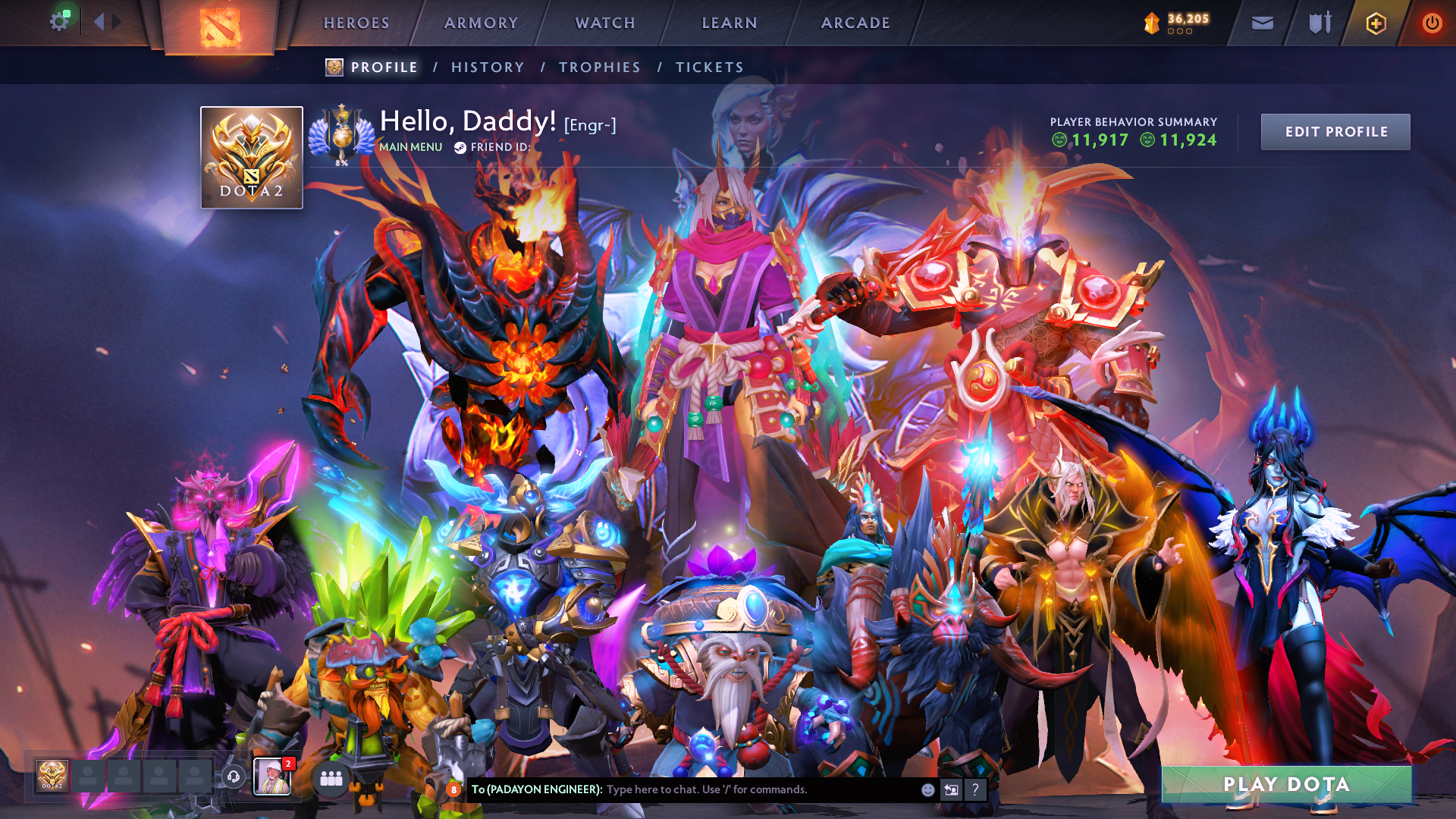Viewport: 1456px width, 819px height.
Task: Open the Heroes section
Action: 356,23
